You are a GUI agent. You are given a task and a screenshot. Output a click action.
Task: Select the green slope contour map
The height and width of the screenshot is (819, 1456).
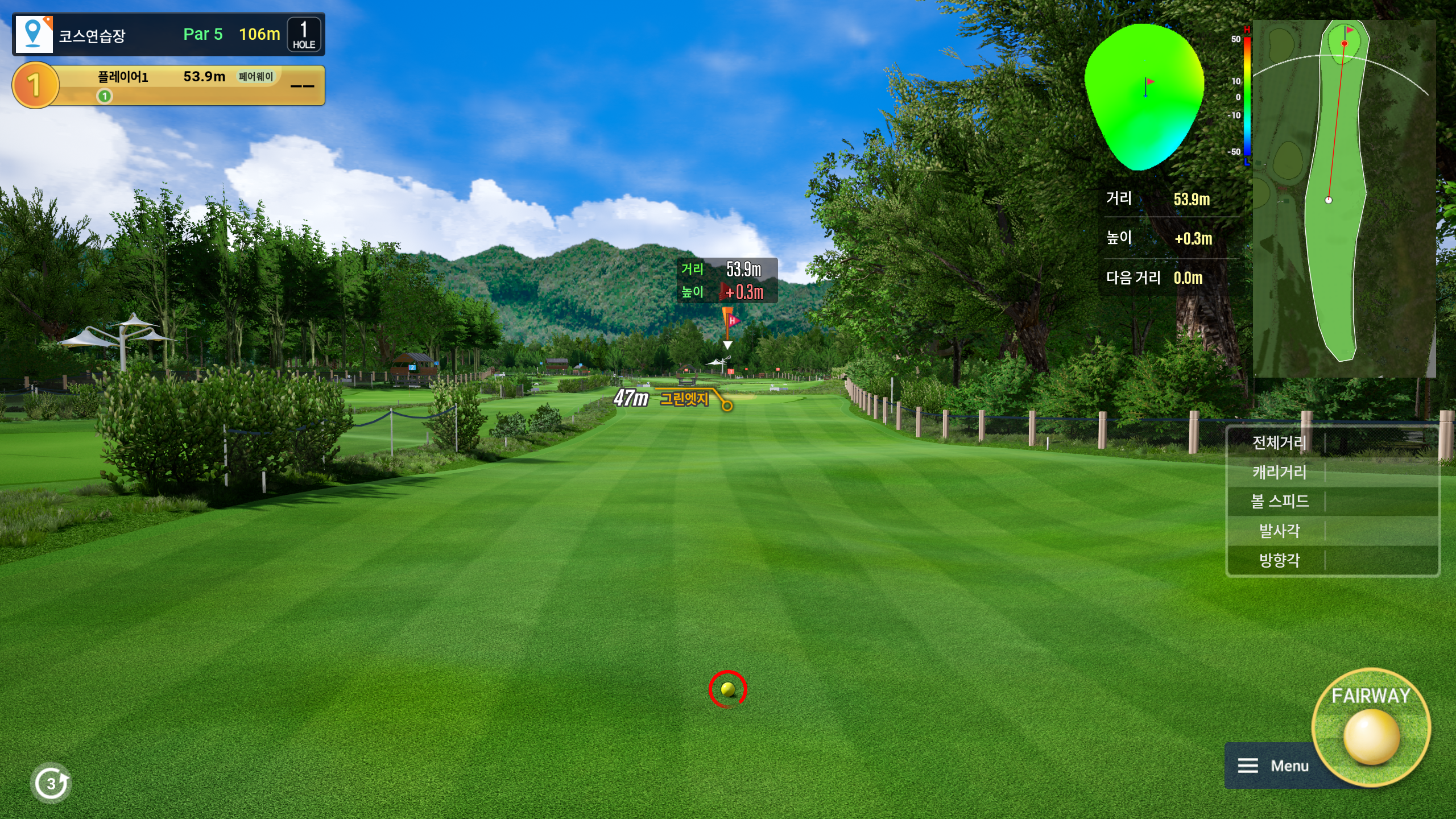[x=1144, y=97]
